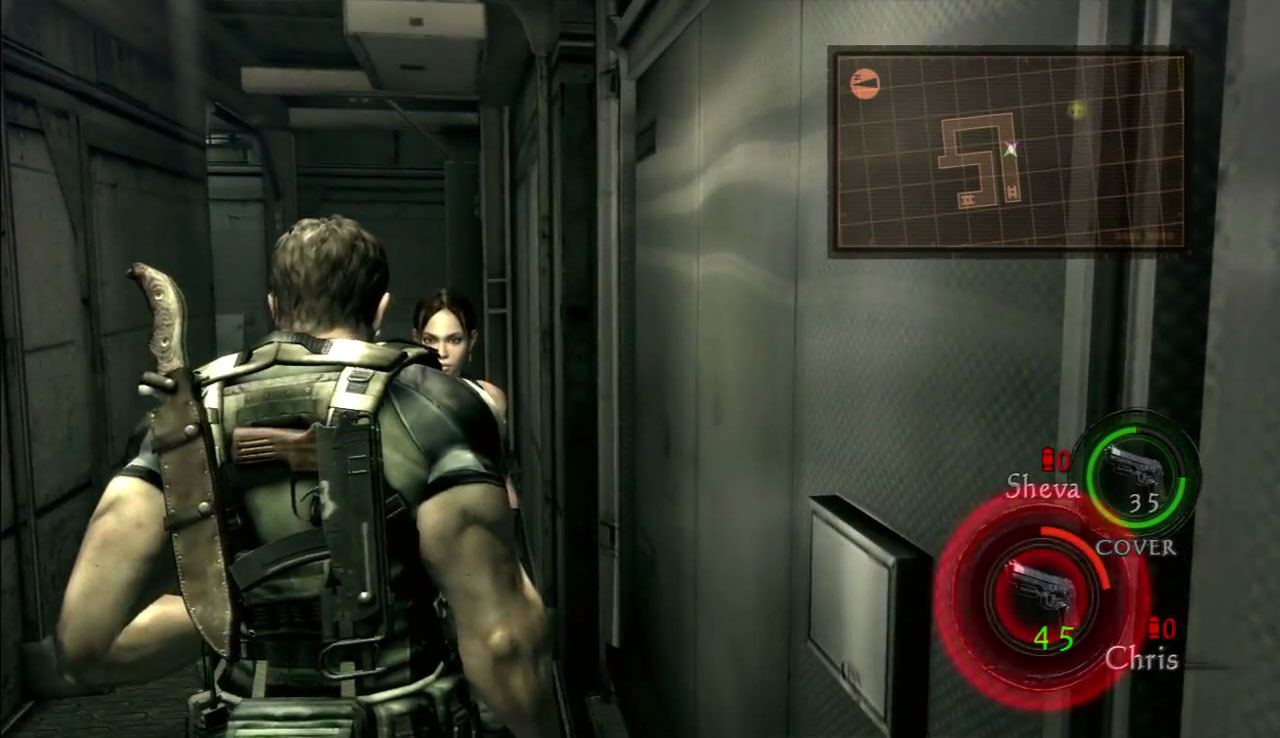The height and width of the screenshot is (738, 1280).
Task: Select Sheva's handgun weapon icon
Action: [1134, 467]
